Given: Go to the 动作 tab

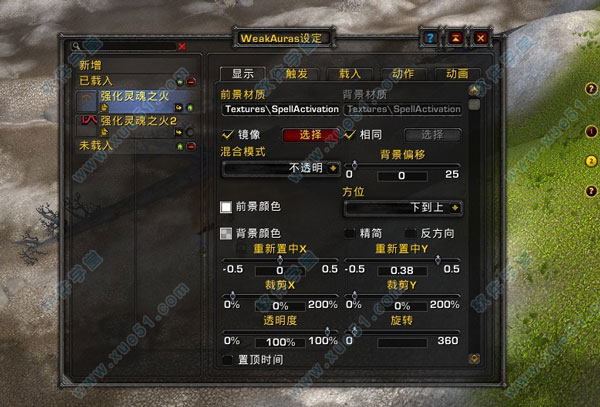Looking at the screenshot, I should click(x=403, y=73).
